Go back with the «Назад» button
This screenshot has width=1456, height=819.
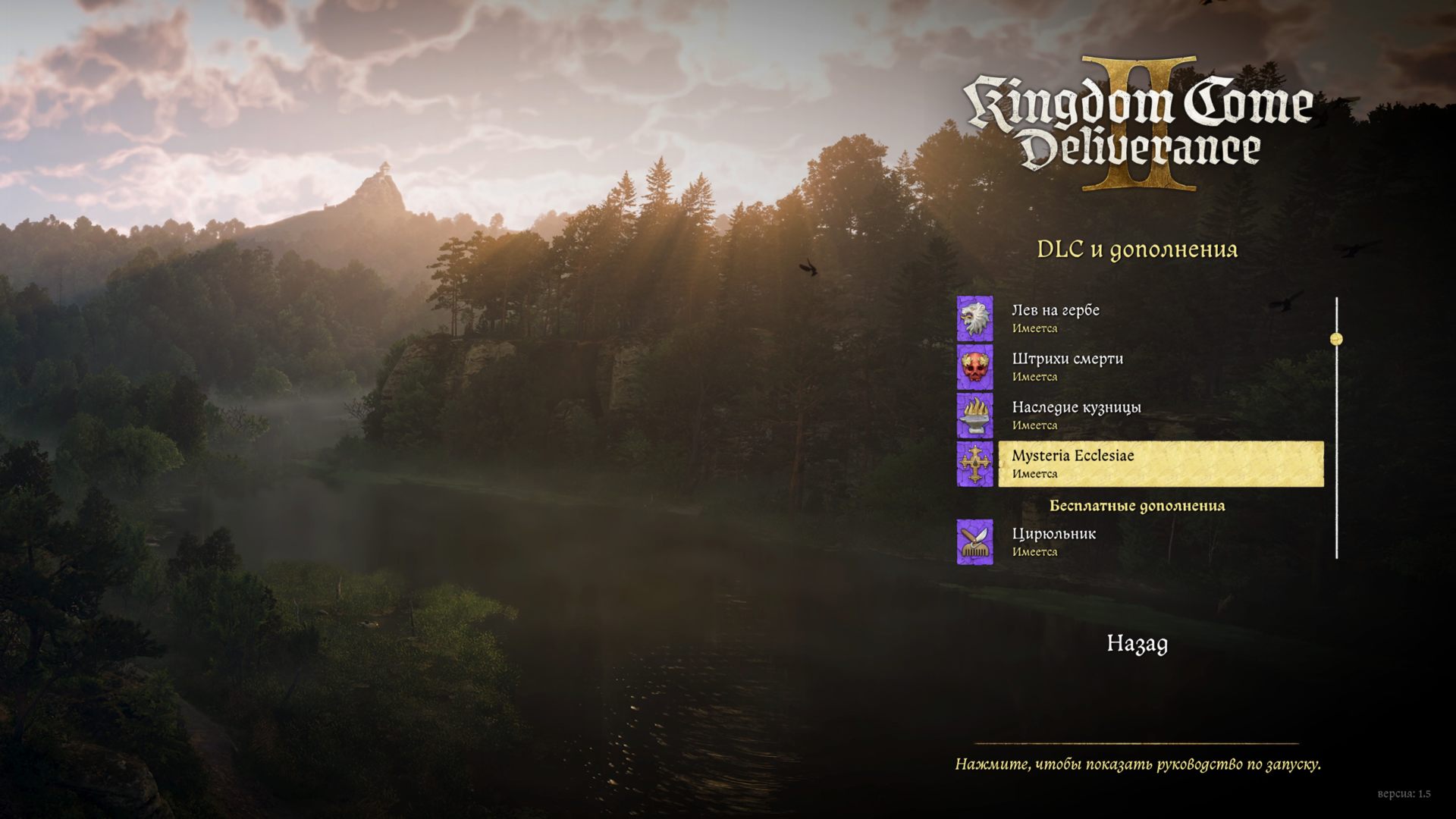(x=1137, y=644)
